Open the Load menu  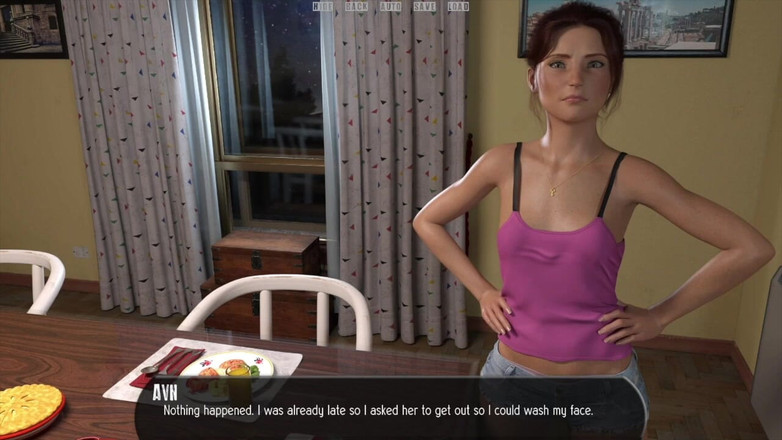click(x=458, y=7)
